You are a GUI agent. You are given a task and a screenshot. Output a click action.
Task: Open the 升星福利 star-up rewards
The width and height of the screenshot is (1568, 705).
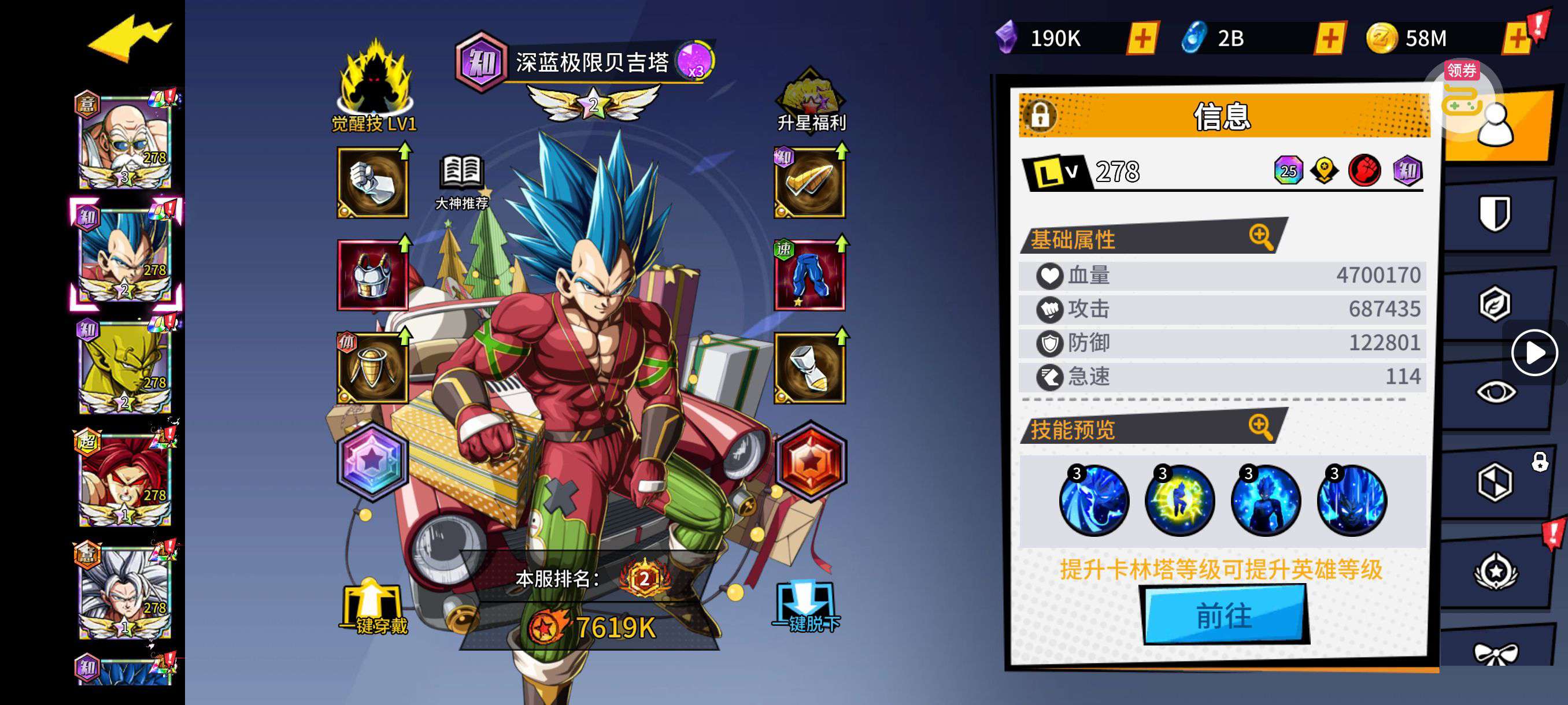(810, 101)
